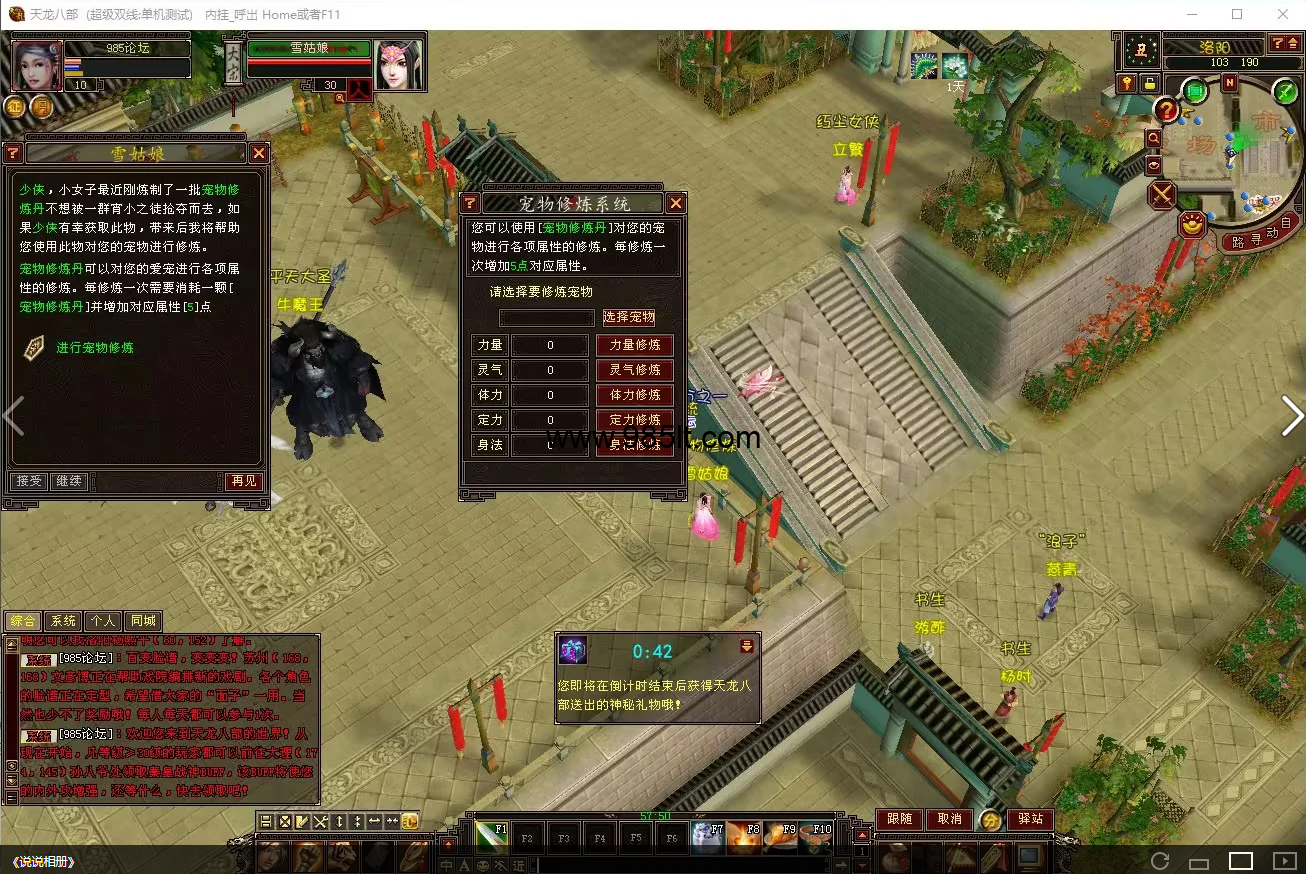
Task: Choose the 灵气修炼 button
Action: (635, 370)
